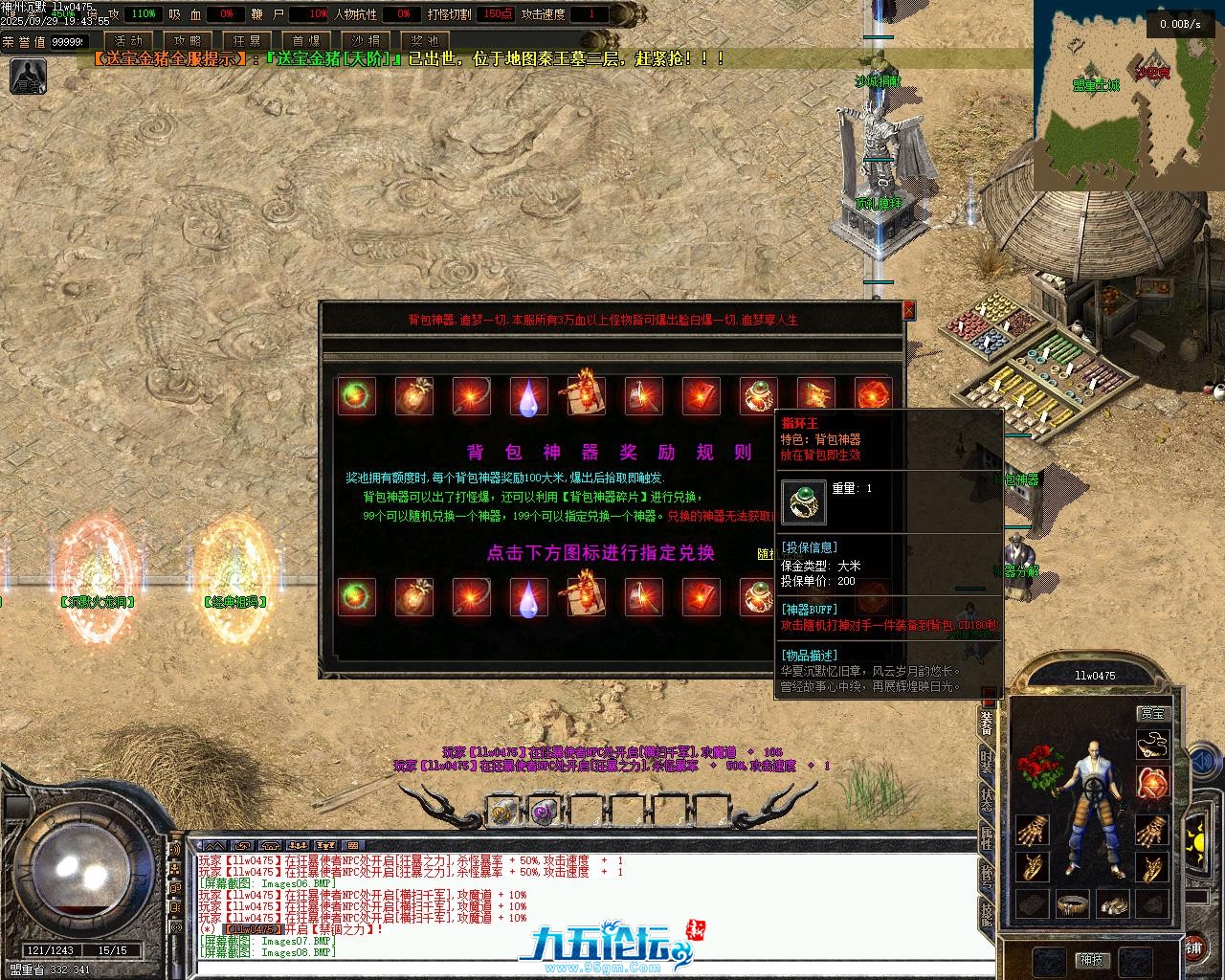The image size is (1225, 980).
Task: Click the 狂暴 berserk button
Action: [x=247, y=41]
